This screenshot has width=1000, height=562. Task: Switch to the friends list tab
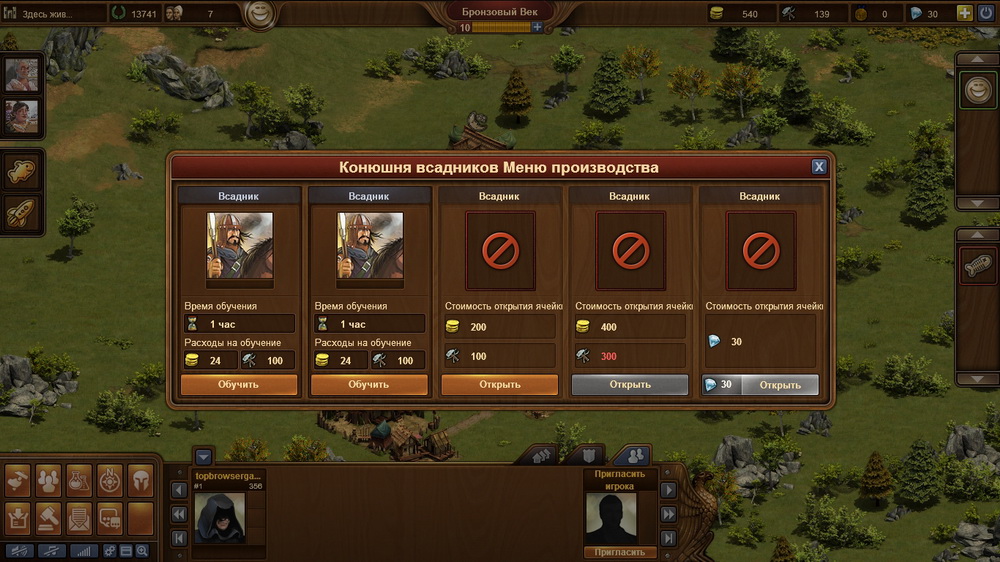click(x=632, y=456)
